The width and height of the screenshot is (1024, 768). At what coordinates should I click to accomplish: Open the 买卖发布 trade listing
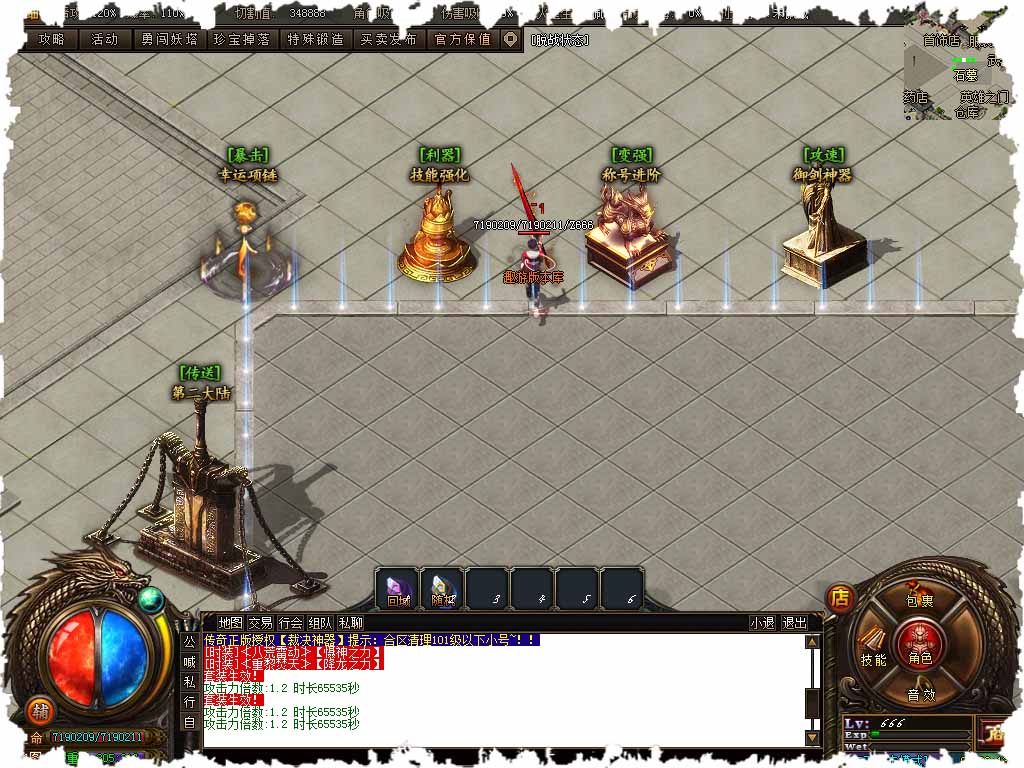point(388,39)
